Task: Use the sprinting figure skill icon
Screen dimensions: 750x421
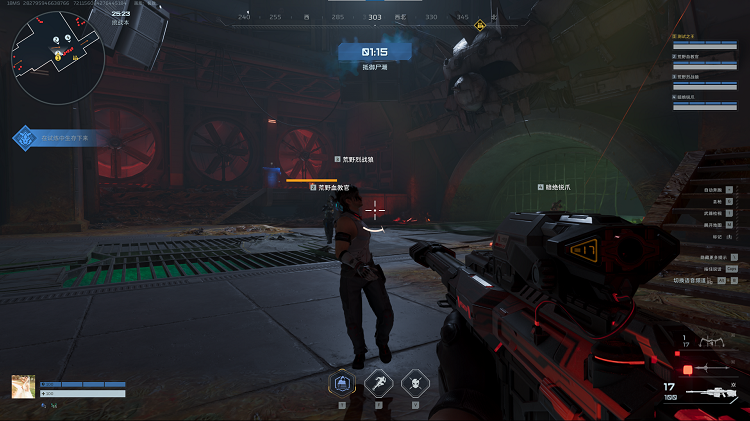Action: [x=378, y=382]
